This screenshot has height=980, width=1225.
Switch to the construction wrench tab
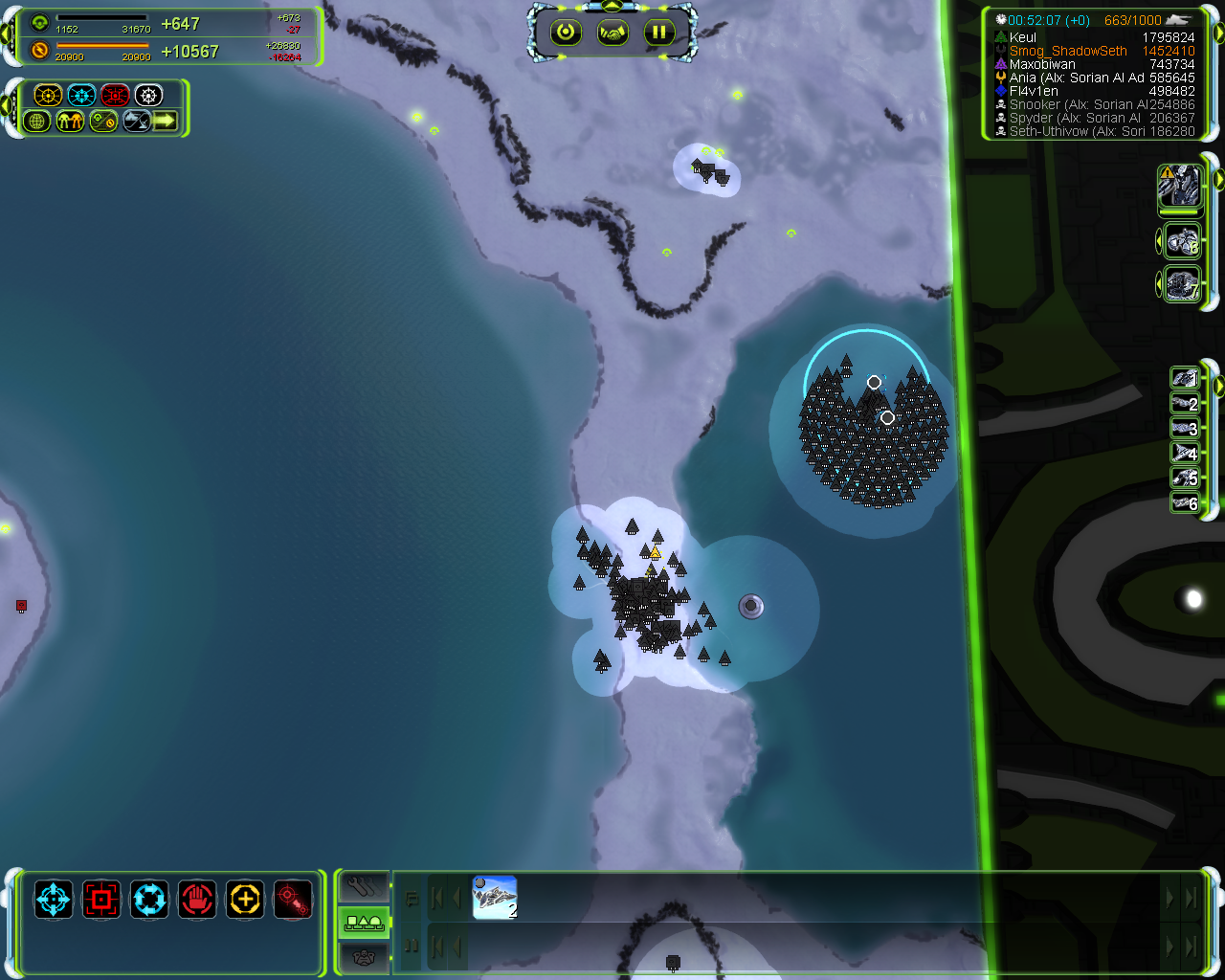364,887
